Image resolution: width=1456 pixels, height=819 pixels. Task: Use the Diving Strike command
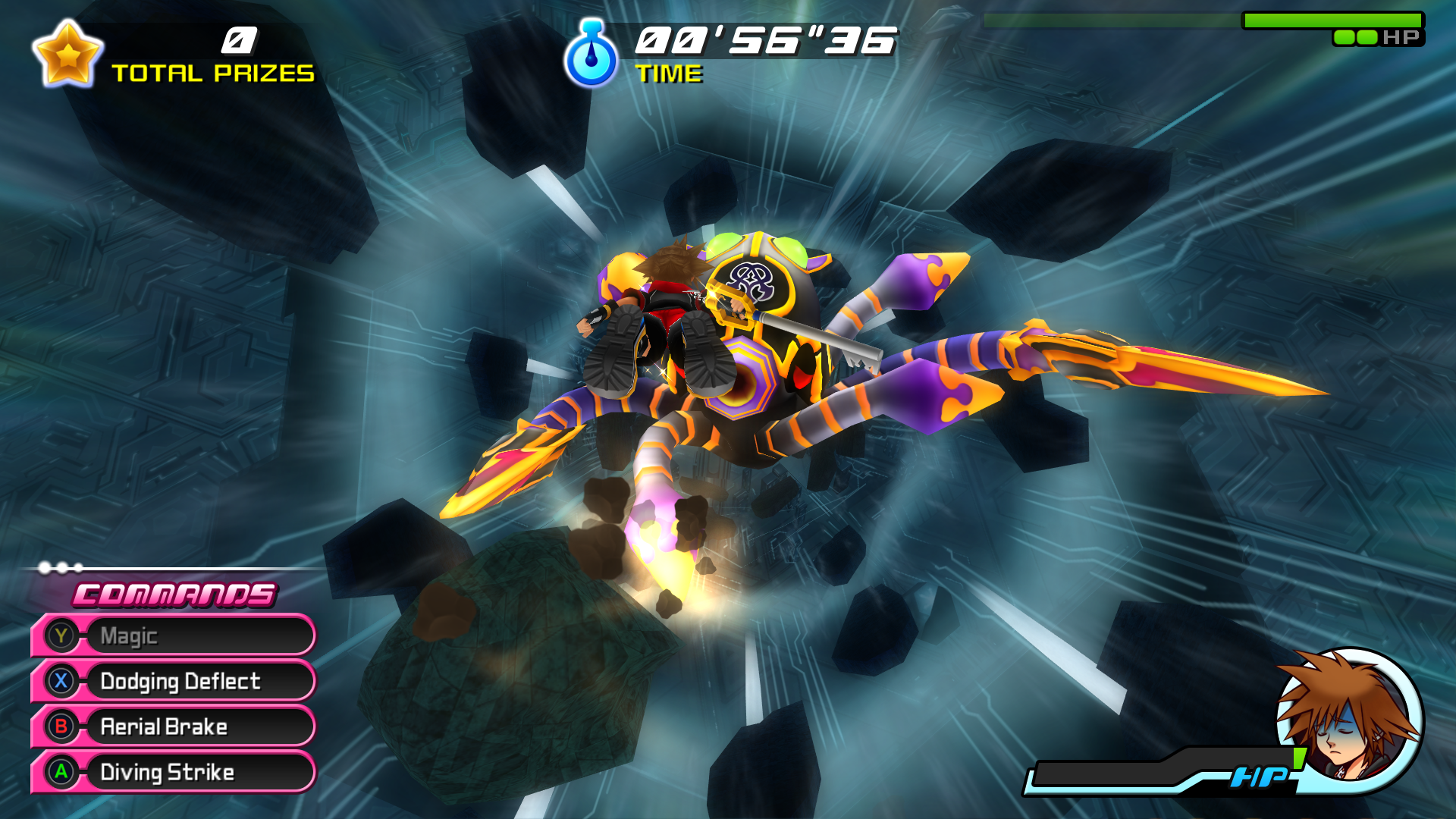tap(173, 772)
